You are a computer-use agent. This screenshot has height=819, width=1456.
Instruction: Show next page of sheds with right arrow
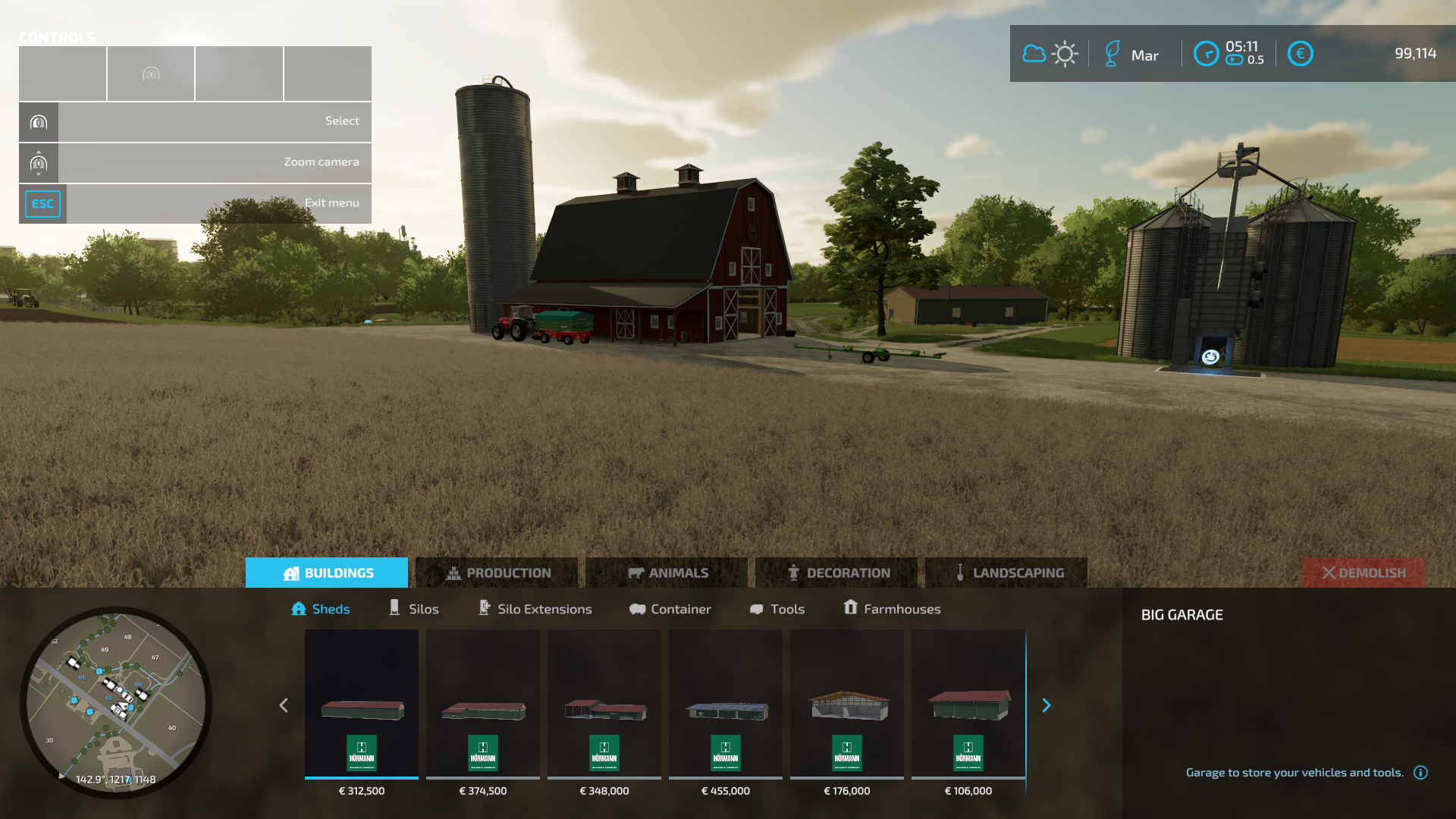point(1046,705)
